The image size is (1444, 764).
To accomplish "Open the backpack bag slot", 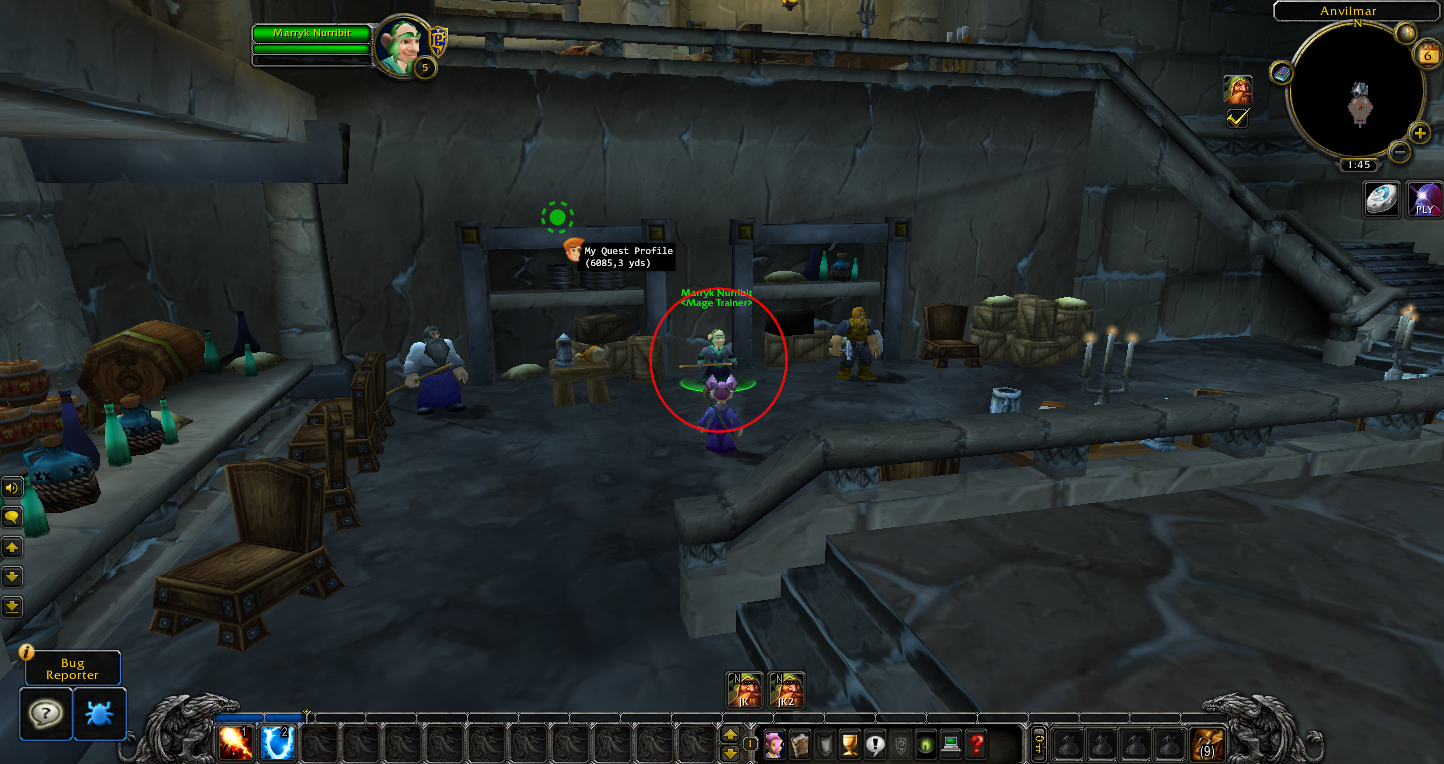I will [1208, 744].
